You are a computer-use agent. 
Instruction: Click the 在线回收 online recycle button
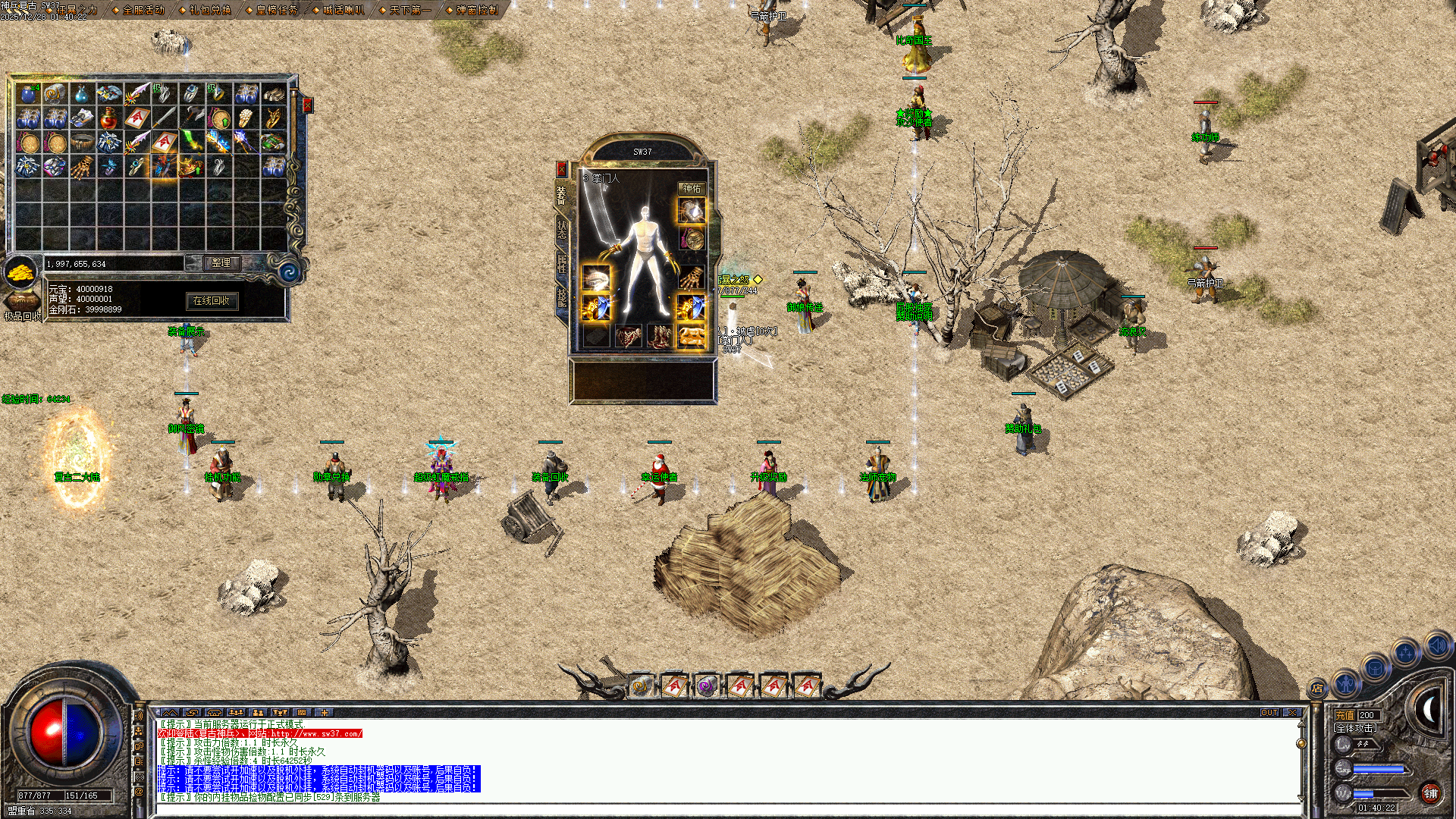pos(212,301)
